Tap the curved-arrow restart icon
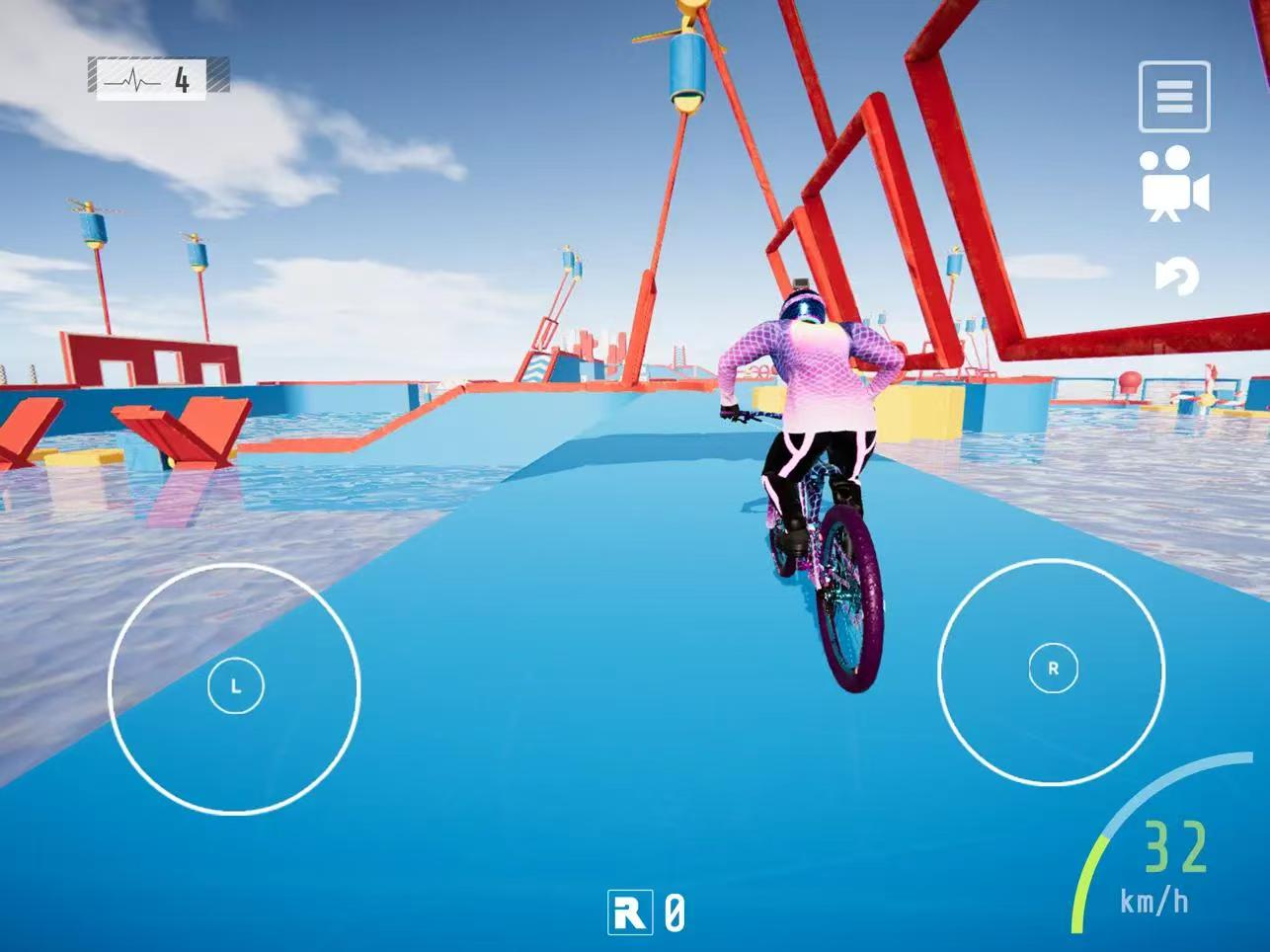 tap(1176, 277)
